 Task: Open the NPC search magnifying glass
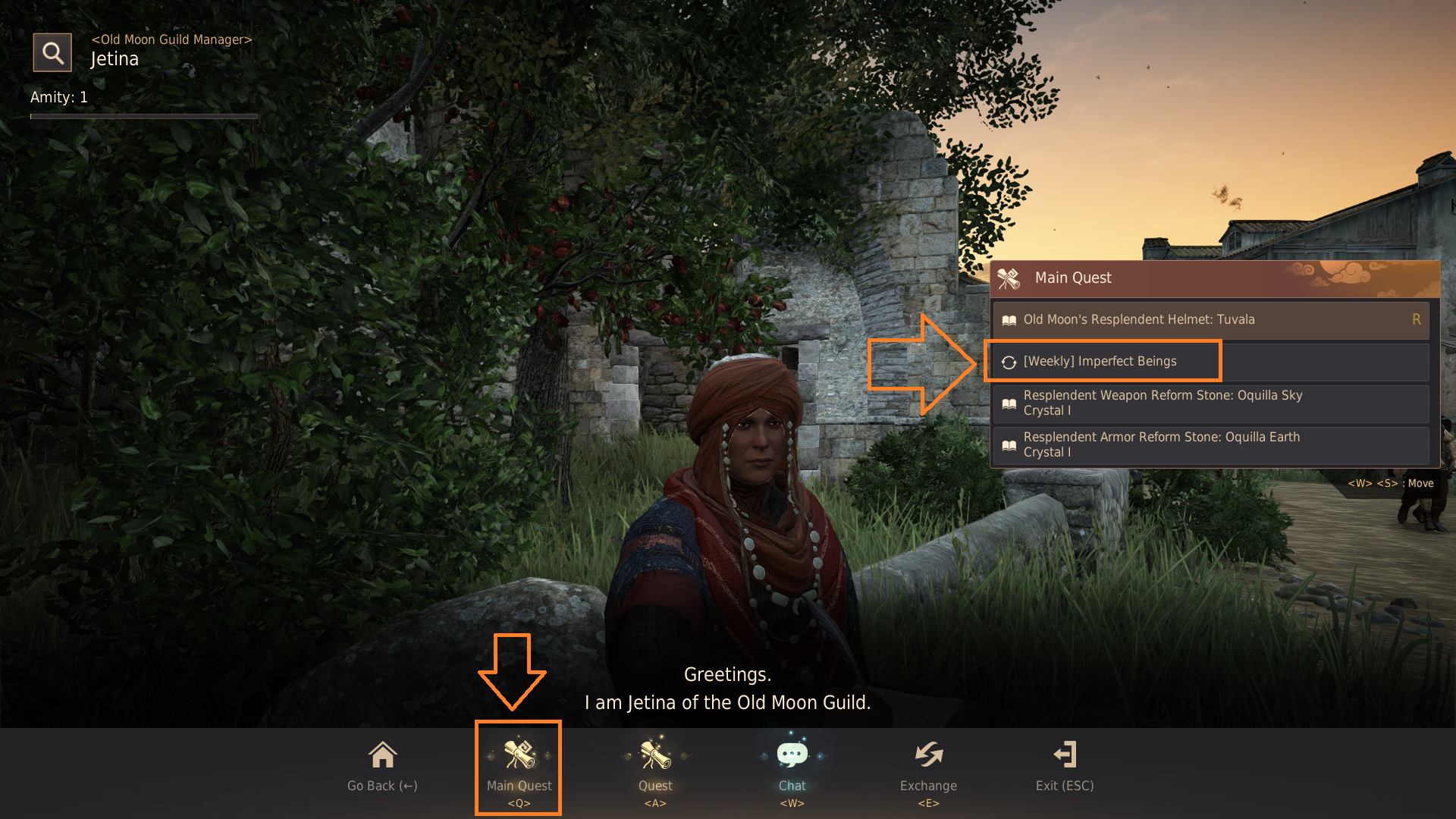click(52, 52)
